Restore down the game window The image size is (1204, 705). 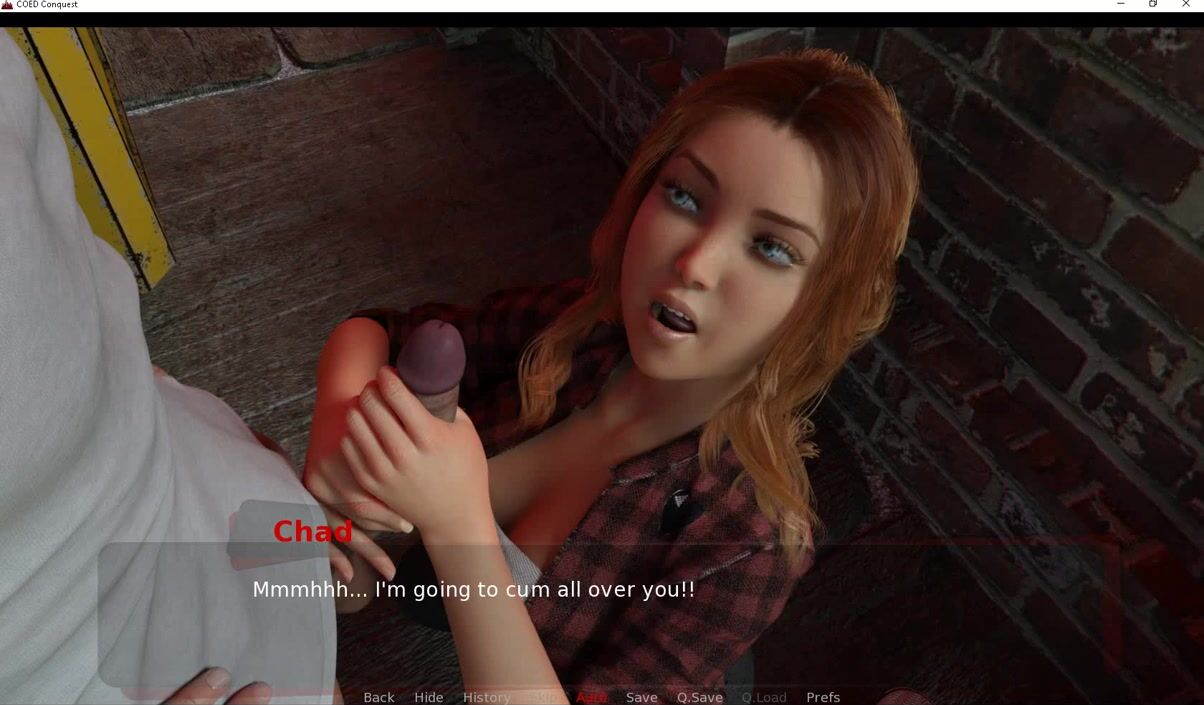tap(1153, 5)
